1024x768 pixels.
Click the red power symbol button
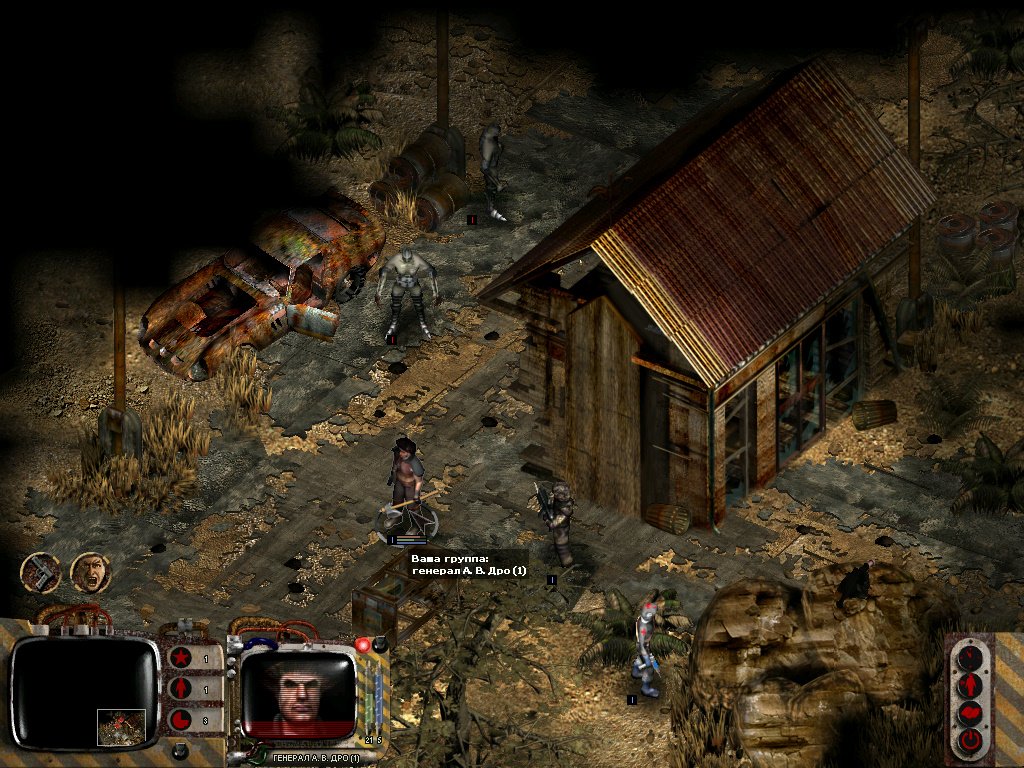coord(969,741)
